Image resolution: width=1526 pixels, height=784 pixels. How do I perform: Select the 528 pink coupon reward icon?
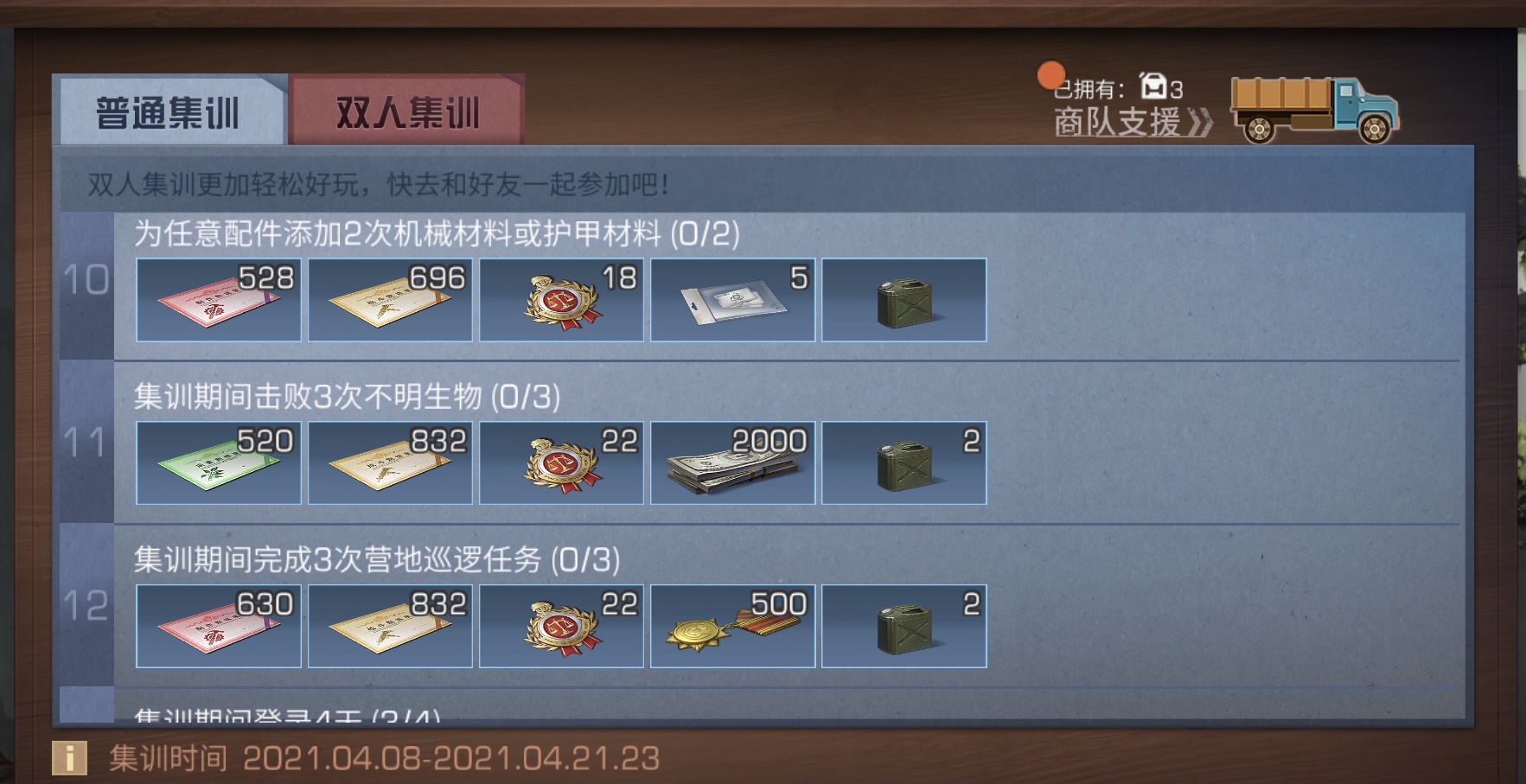tap(218, 299)
